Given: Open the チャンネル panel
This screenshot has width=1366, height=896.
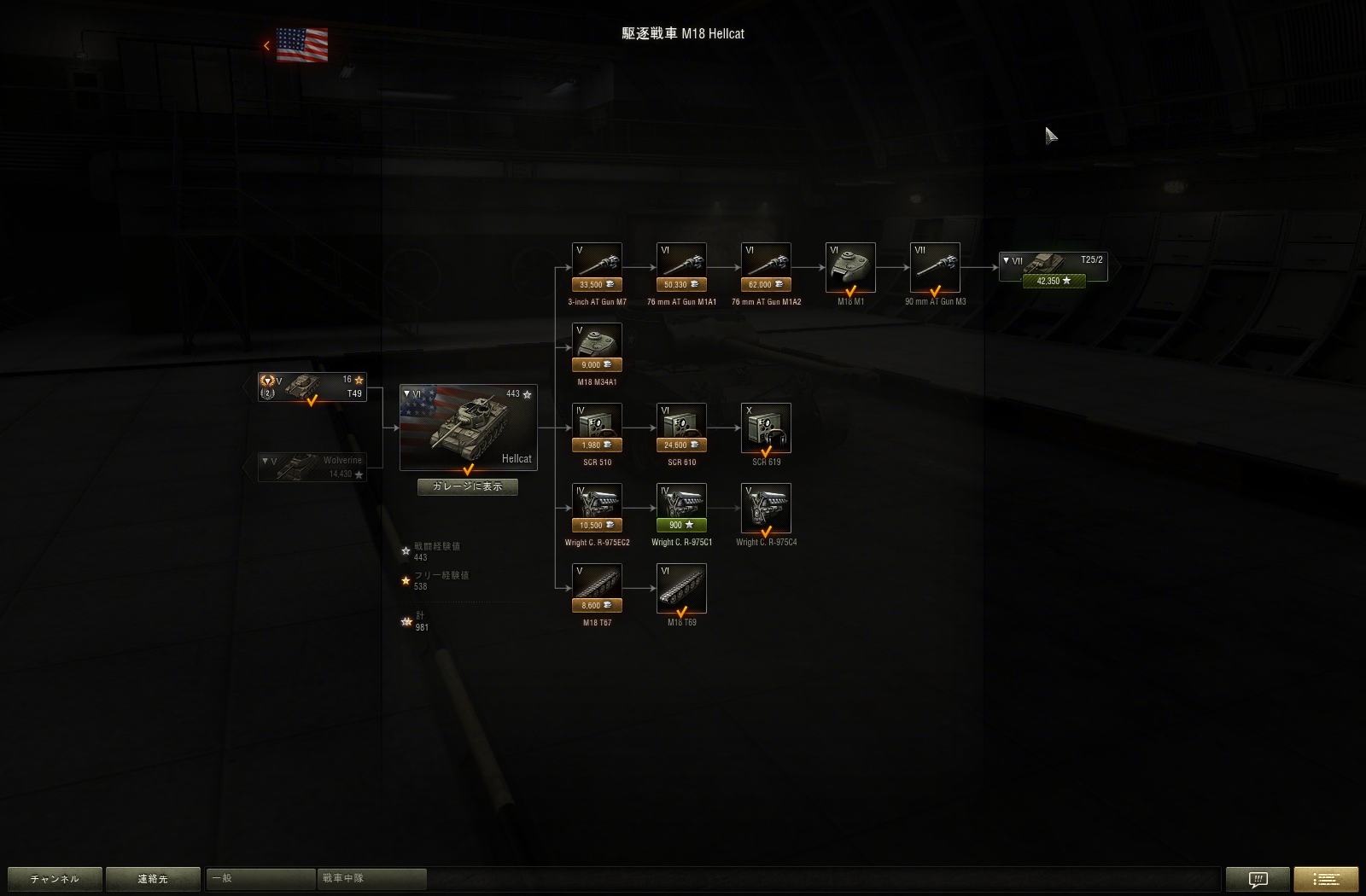Looking at the screenshot, I should tap(54, 878).
